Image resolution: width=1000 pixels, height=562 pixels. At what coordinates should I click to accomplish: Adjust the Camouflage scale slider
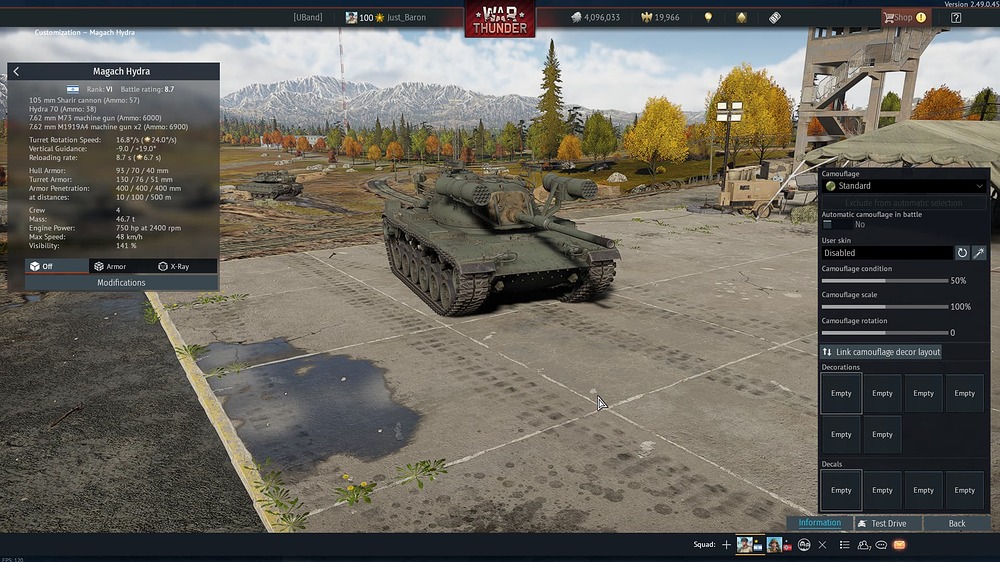pyautogui.click(x=884, y=307)
